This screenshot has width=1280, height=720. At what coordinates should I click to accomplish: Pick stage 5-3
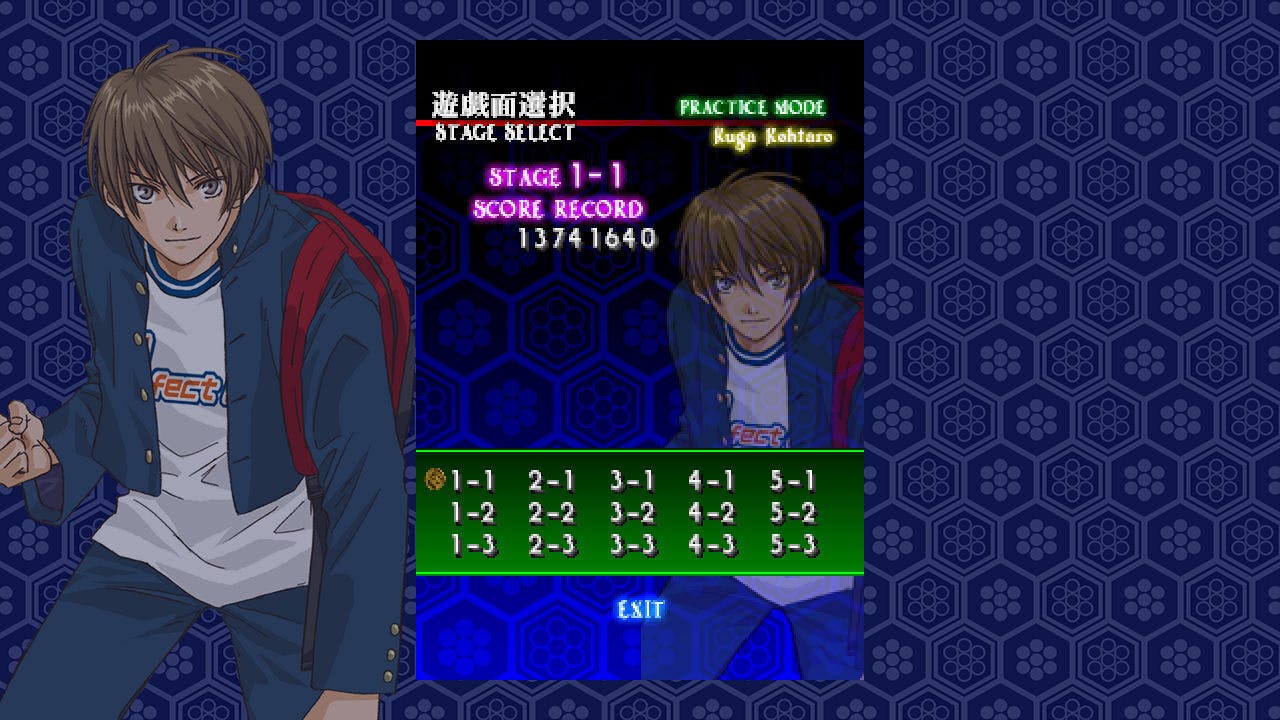coord(793,545)
